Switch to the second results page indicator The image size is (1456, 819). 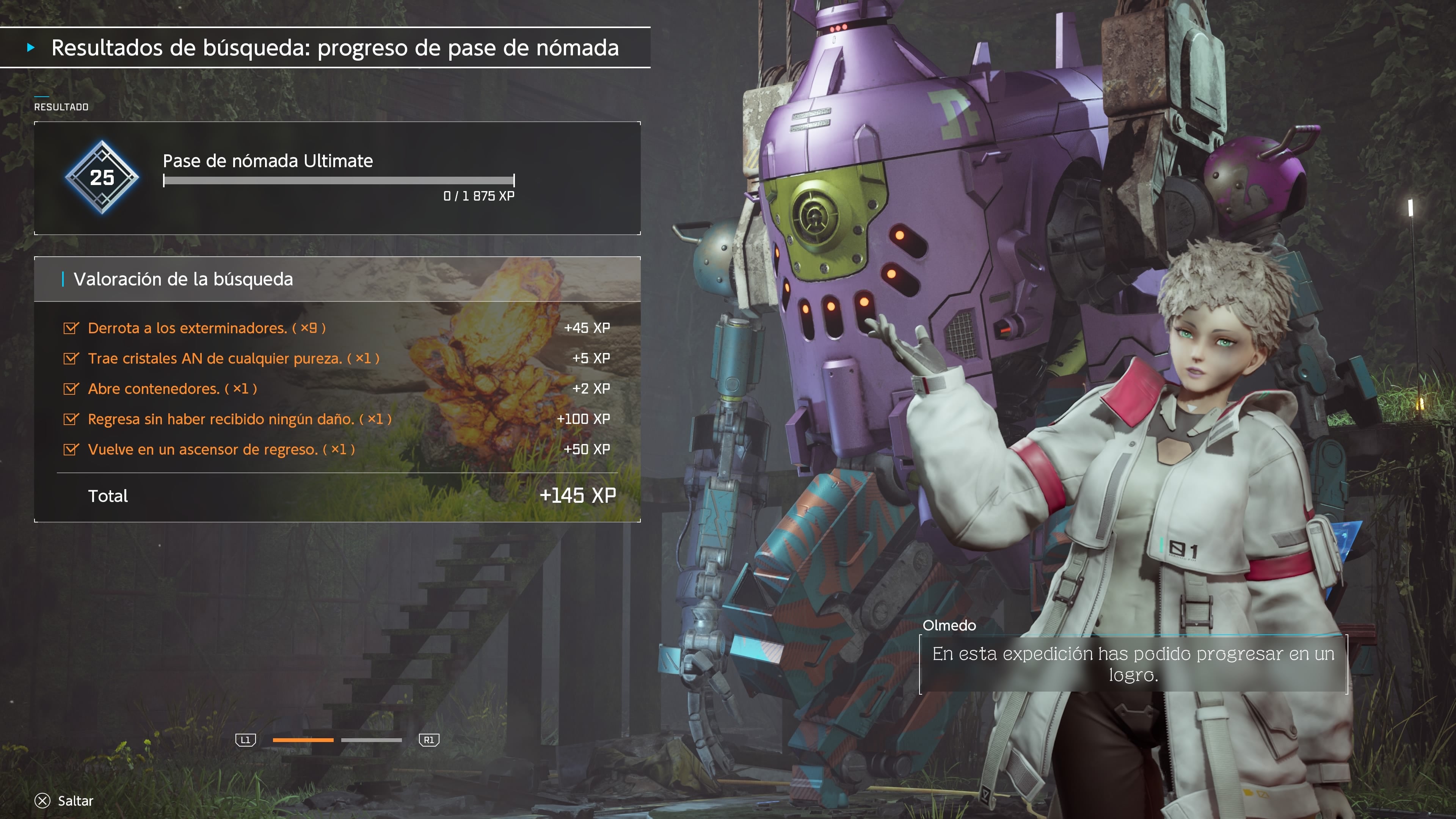[x=371, y=740]
